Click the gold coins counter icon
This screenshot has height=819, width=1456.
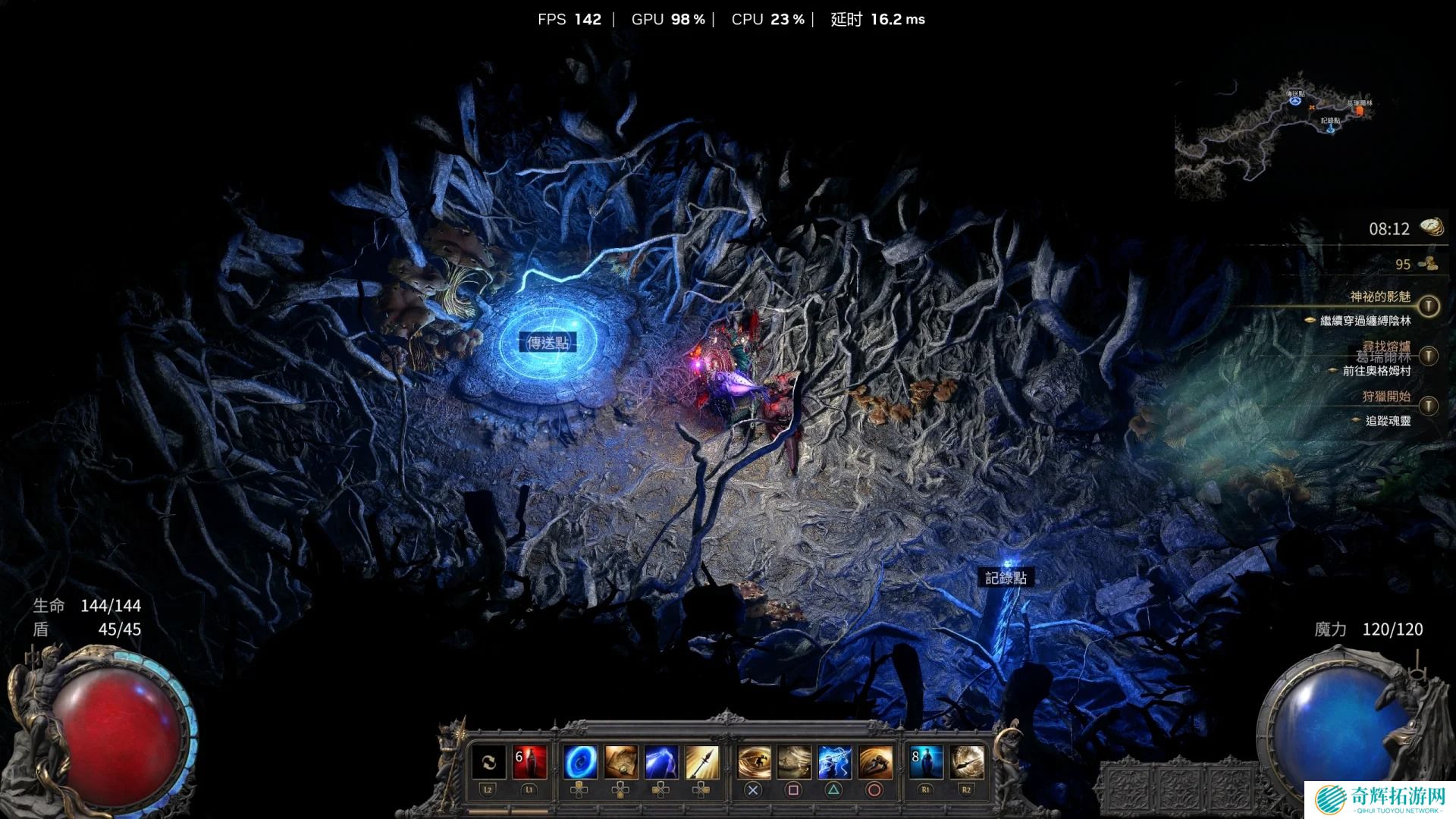(1429, 264)
